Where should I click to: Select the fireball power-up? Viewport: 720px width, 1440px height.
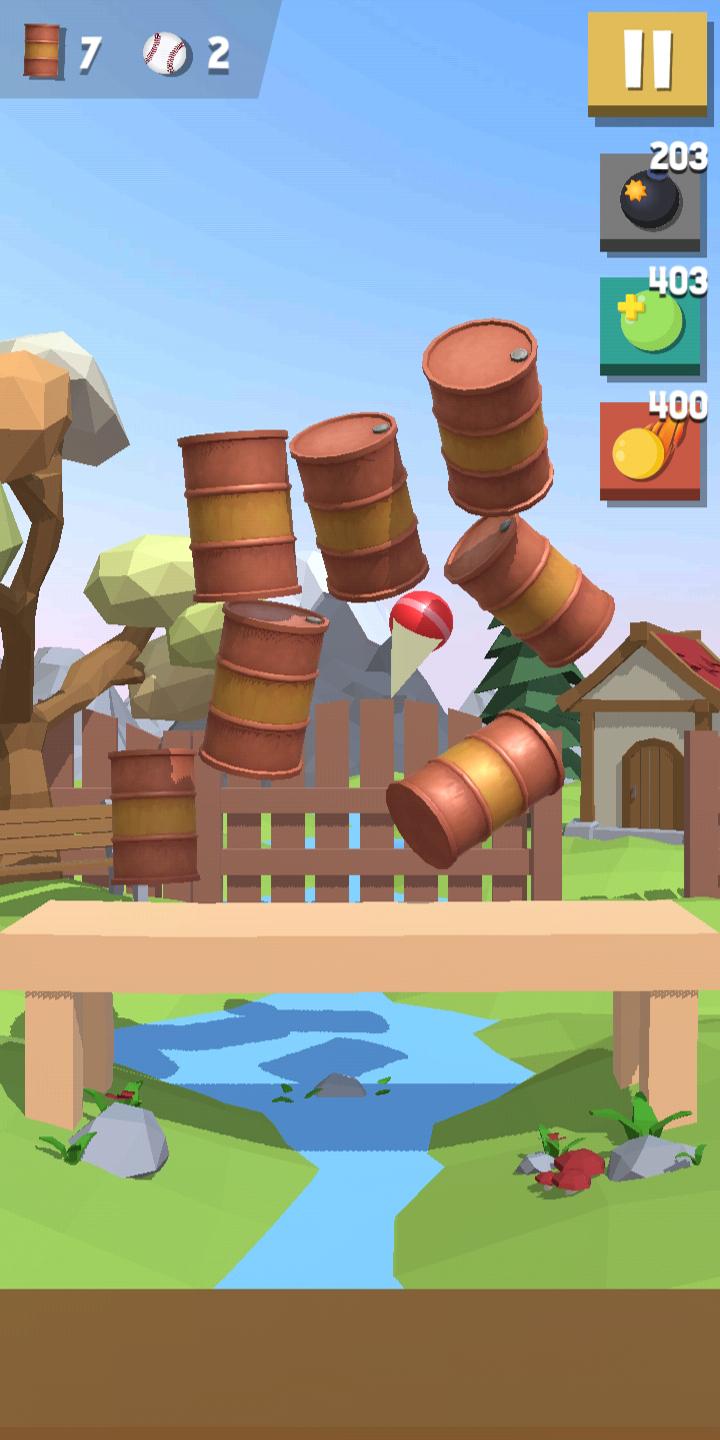click(650, 451)
